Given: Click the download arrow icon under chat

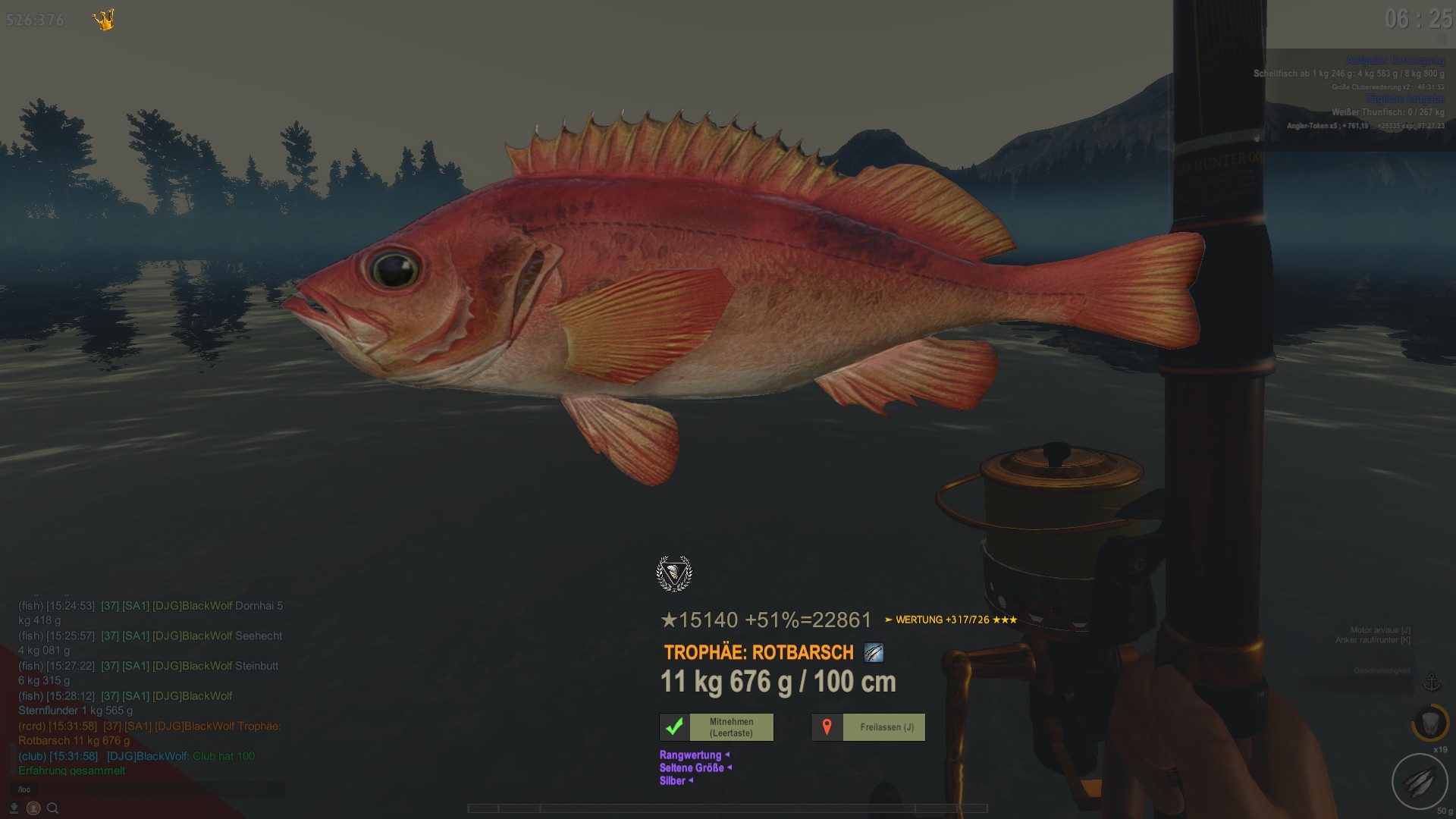Looking at the screenshot, I should tap(14, 808).
